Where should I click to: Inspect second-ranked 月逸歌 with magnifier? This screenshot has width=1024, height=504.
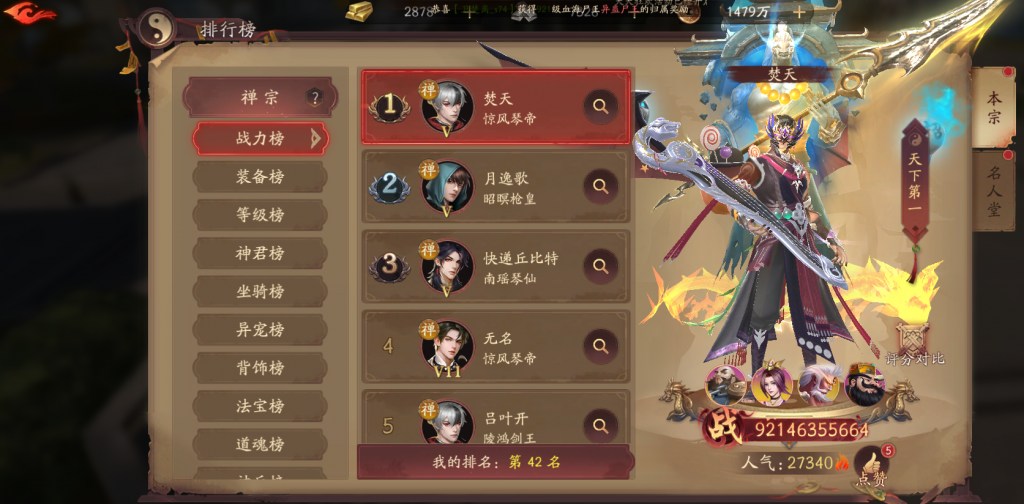(x=600, y=186)
